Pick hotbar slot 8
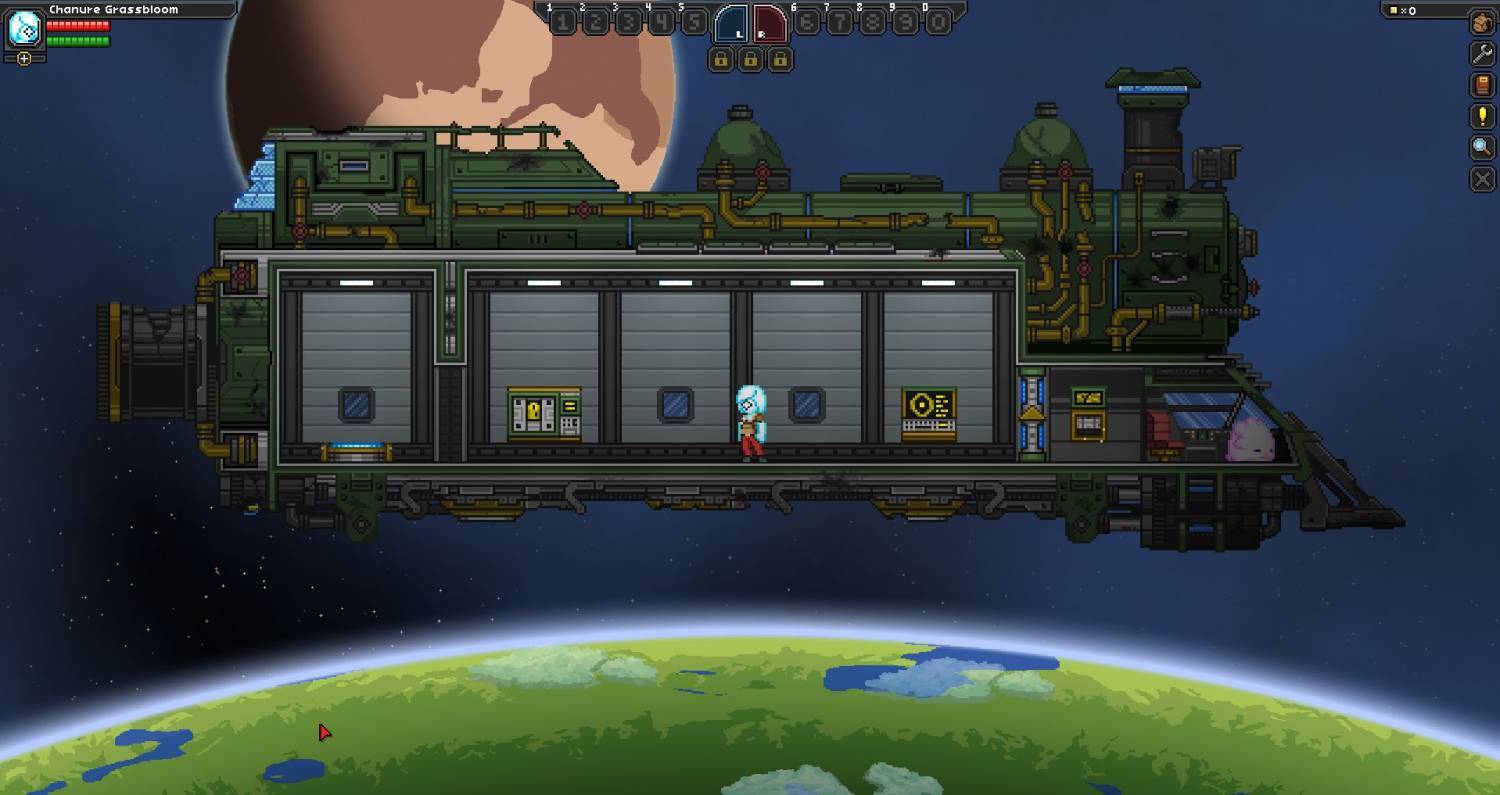Viewport: 1500px width, 795px height. (x=872, y=22)
